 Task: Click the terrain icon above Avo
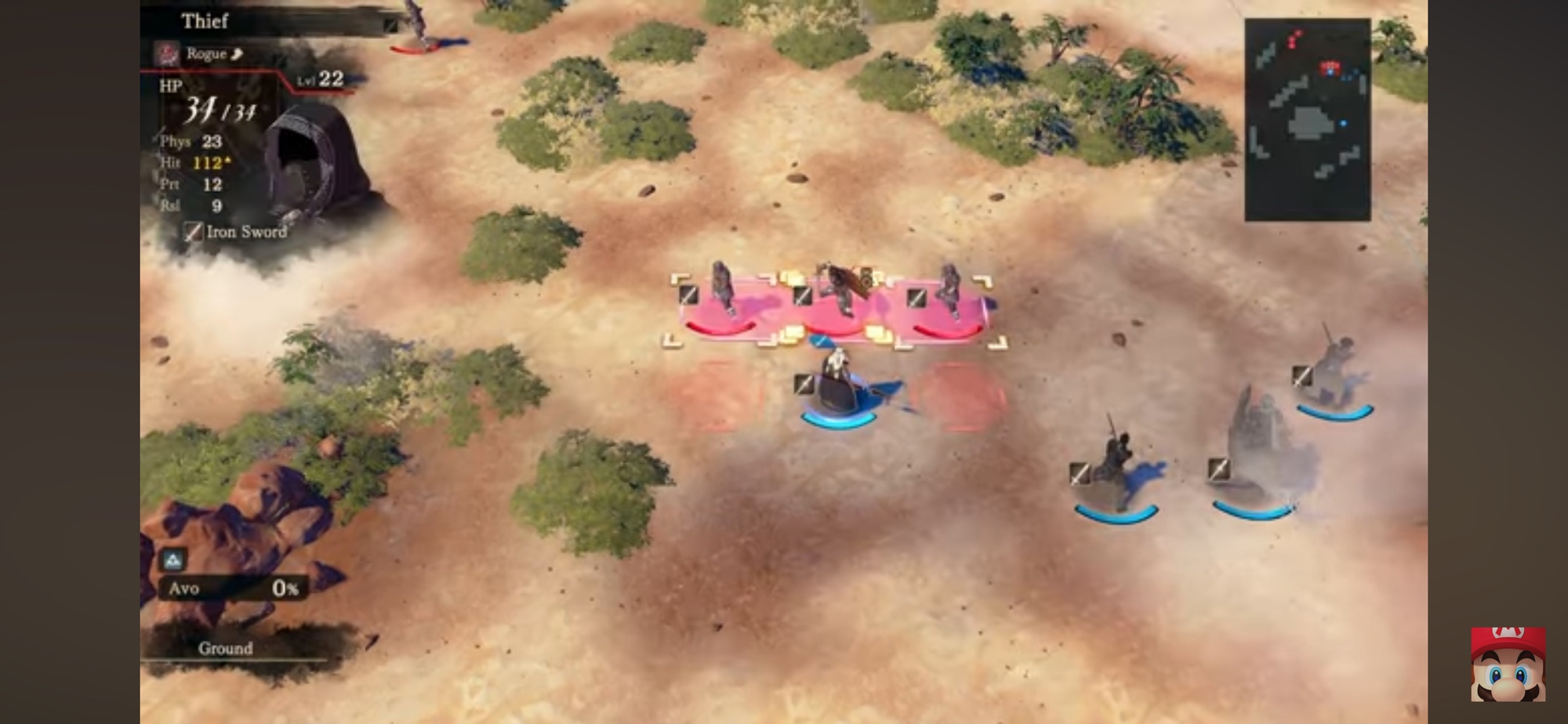pos(173,559)
